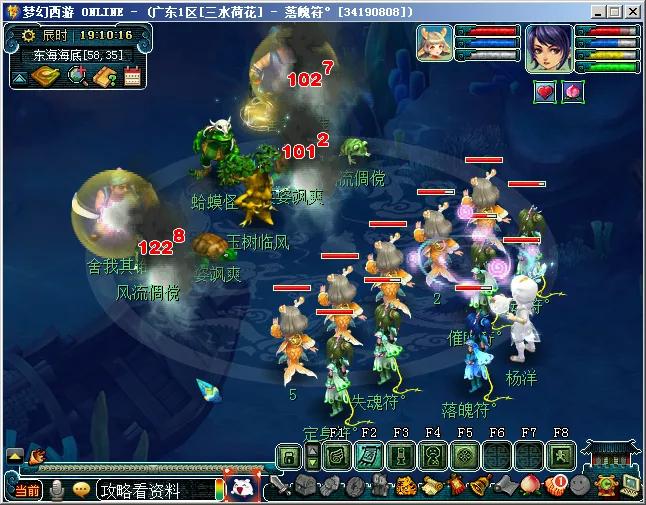Open the calendar icon in the top-left panel
The width and height of the screenshot is (646, 505).
pyautogui.click(x=133, y=77)
